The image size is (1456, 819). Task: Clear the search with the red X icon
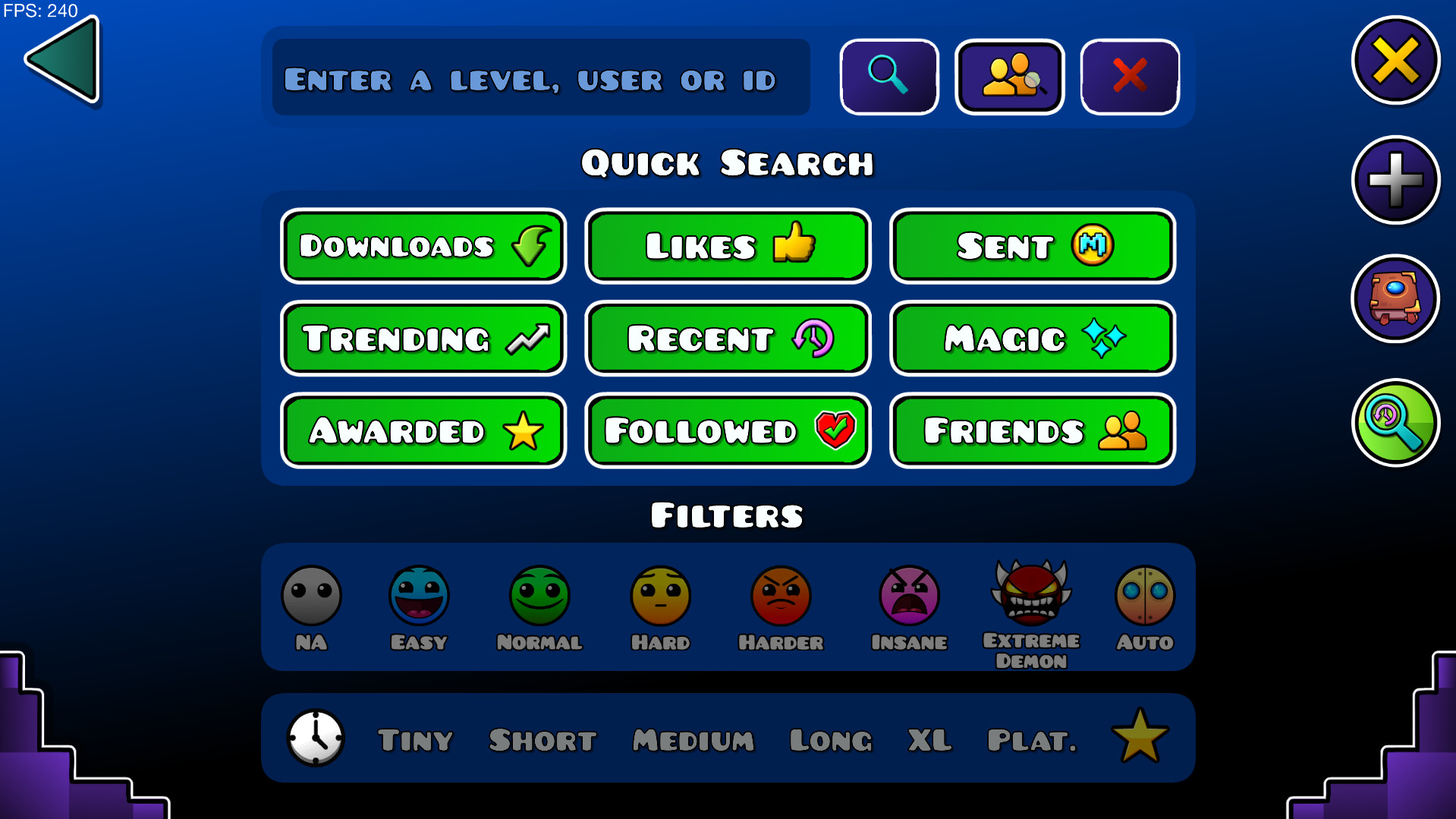coord(1129,77)
